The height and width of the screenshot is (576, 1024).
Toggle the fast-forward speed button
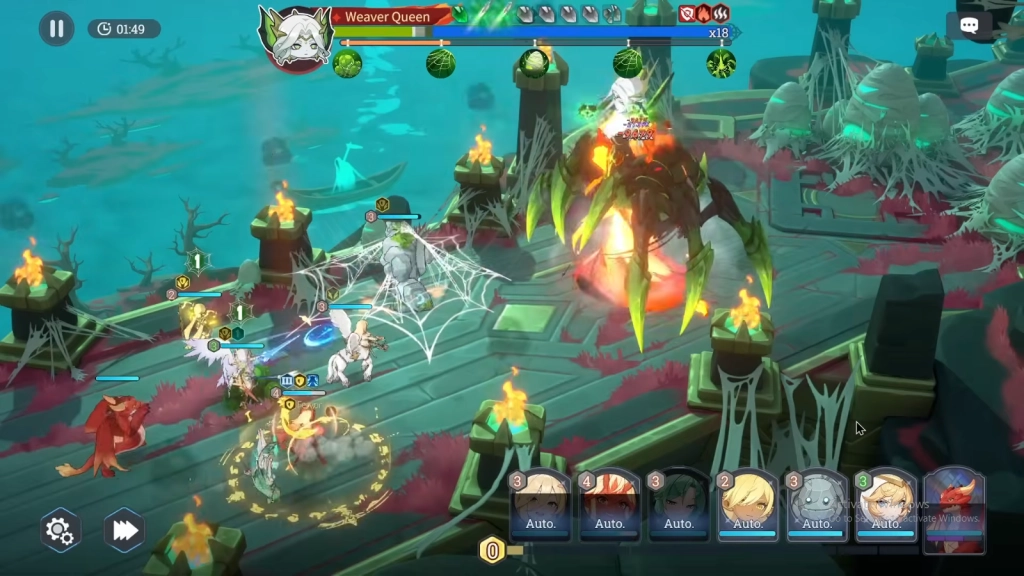(125, 530)
